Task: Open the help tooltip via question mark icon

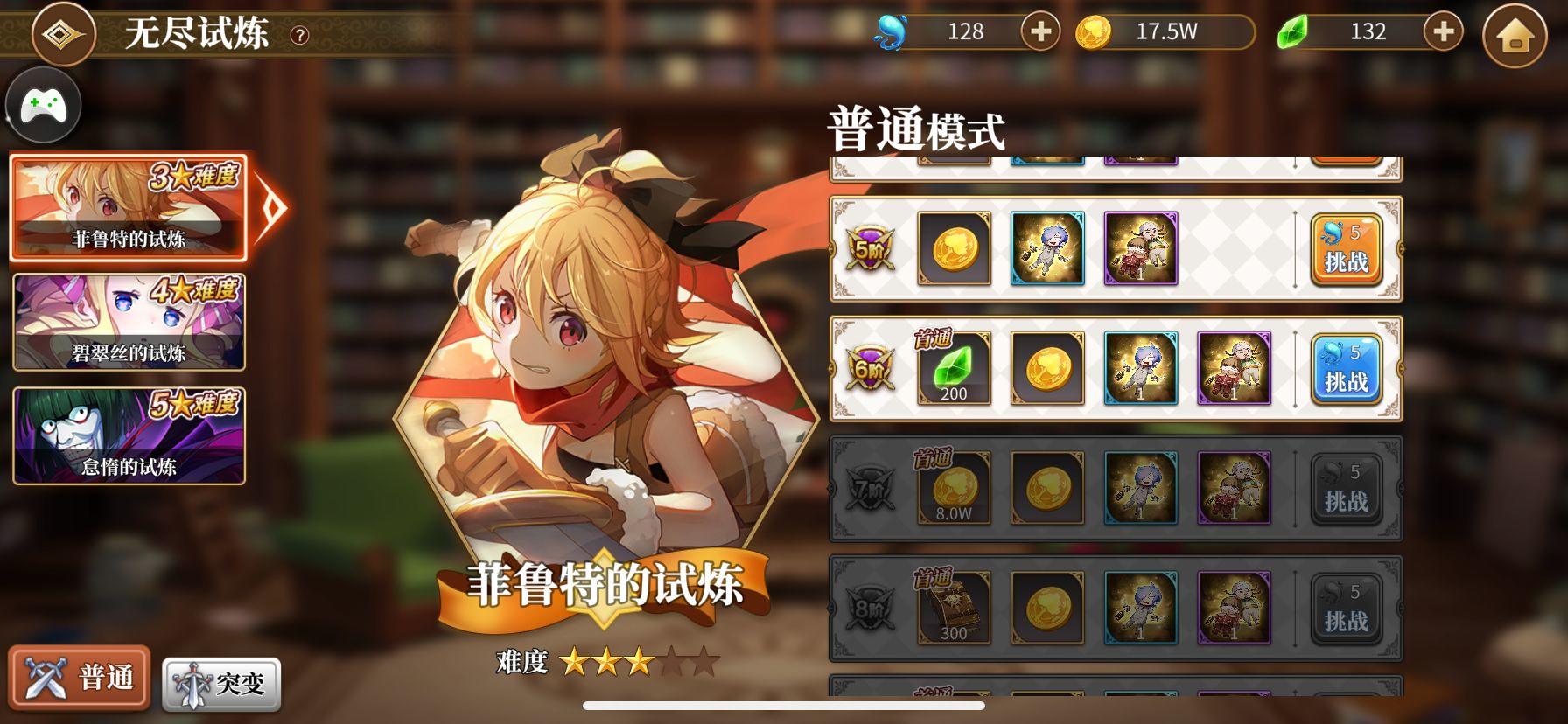Action: tap(298, 34)
